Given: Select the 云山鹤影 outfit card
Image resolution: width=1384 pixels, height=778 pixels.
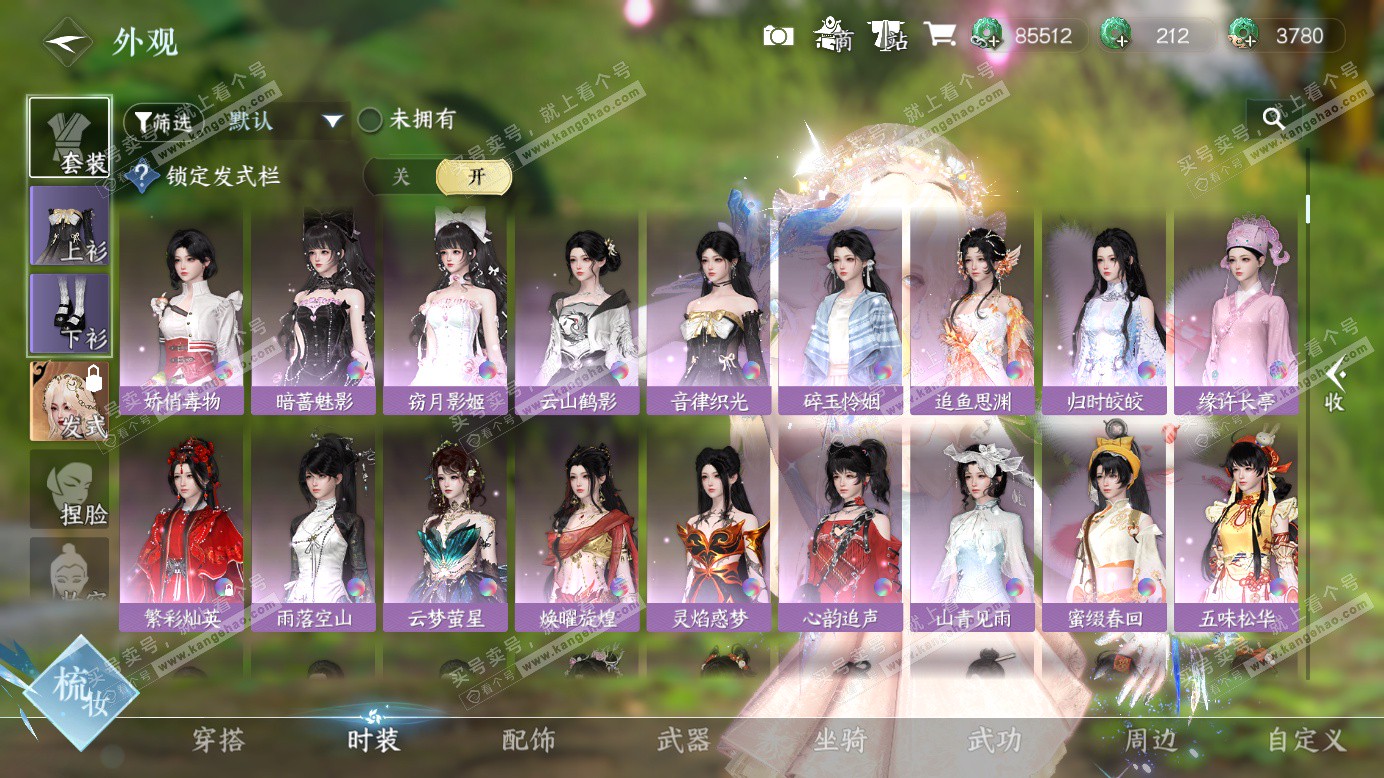Looking at the screenshot, I should [x=577, y=313].
